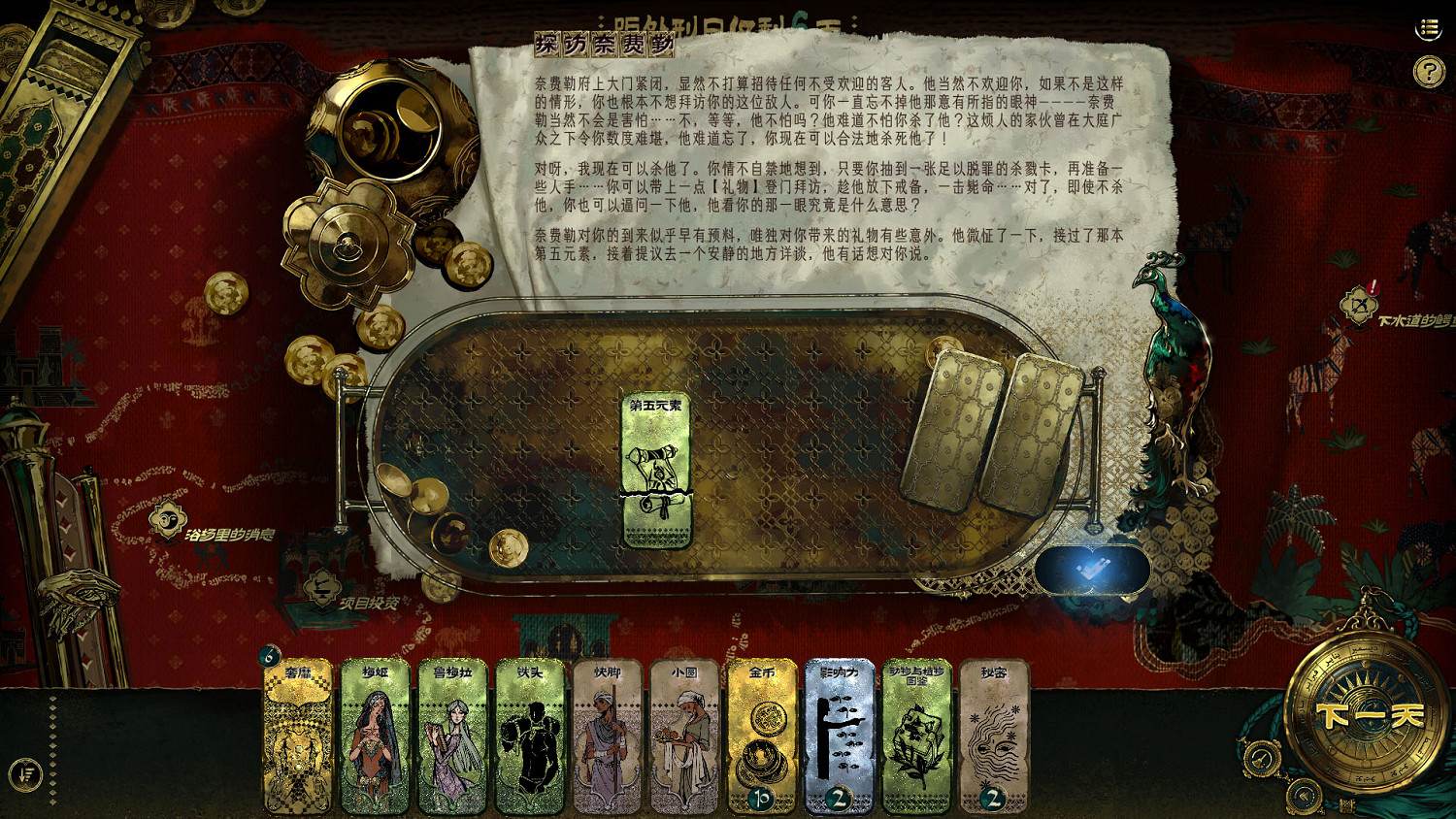Select the broom gauge icon beside the dial
Viewport: 1456px width, 819px height.
(1262, 756)
